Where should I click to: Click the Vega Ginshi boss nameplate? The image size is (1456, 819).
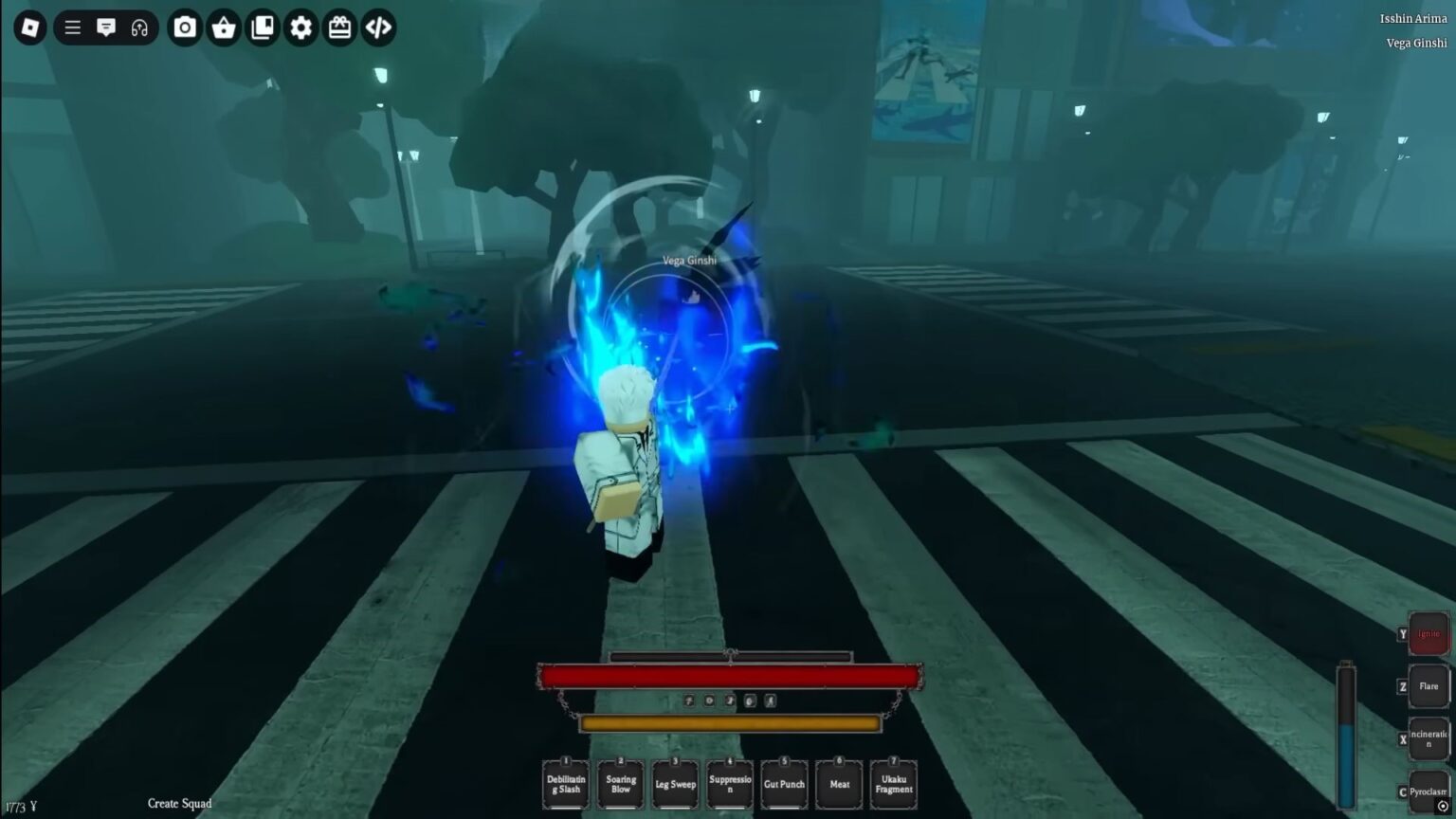click(x=689, y=259)
